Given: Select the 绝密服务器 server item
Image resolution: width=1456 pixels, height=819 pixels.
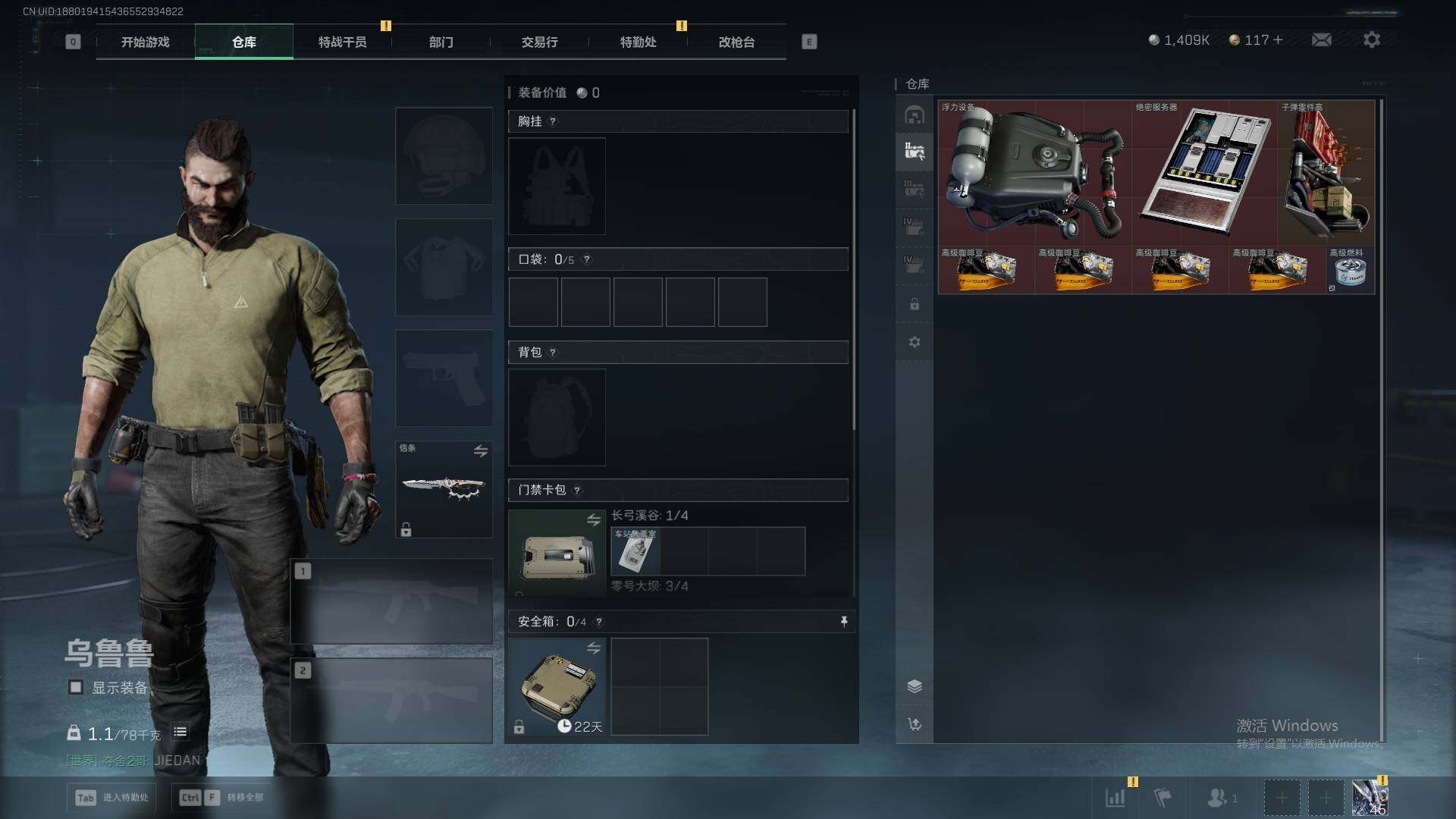Looking at the screenshot, I should point(1205,173).
